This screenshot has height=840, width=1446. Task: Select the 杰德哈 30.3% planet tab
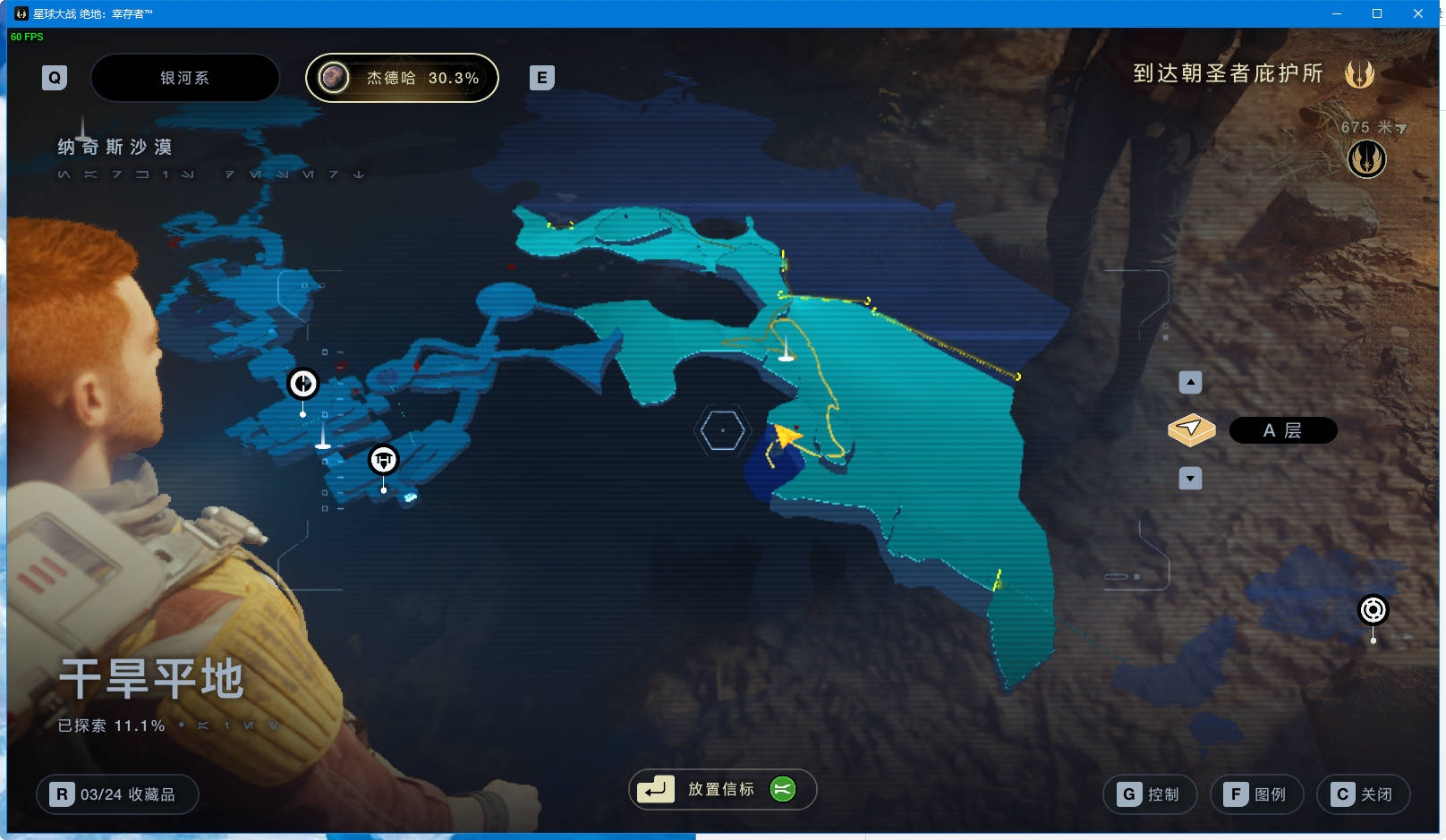click(402, 78)
